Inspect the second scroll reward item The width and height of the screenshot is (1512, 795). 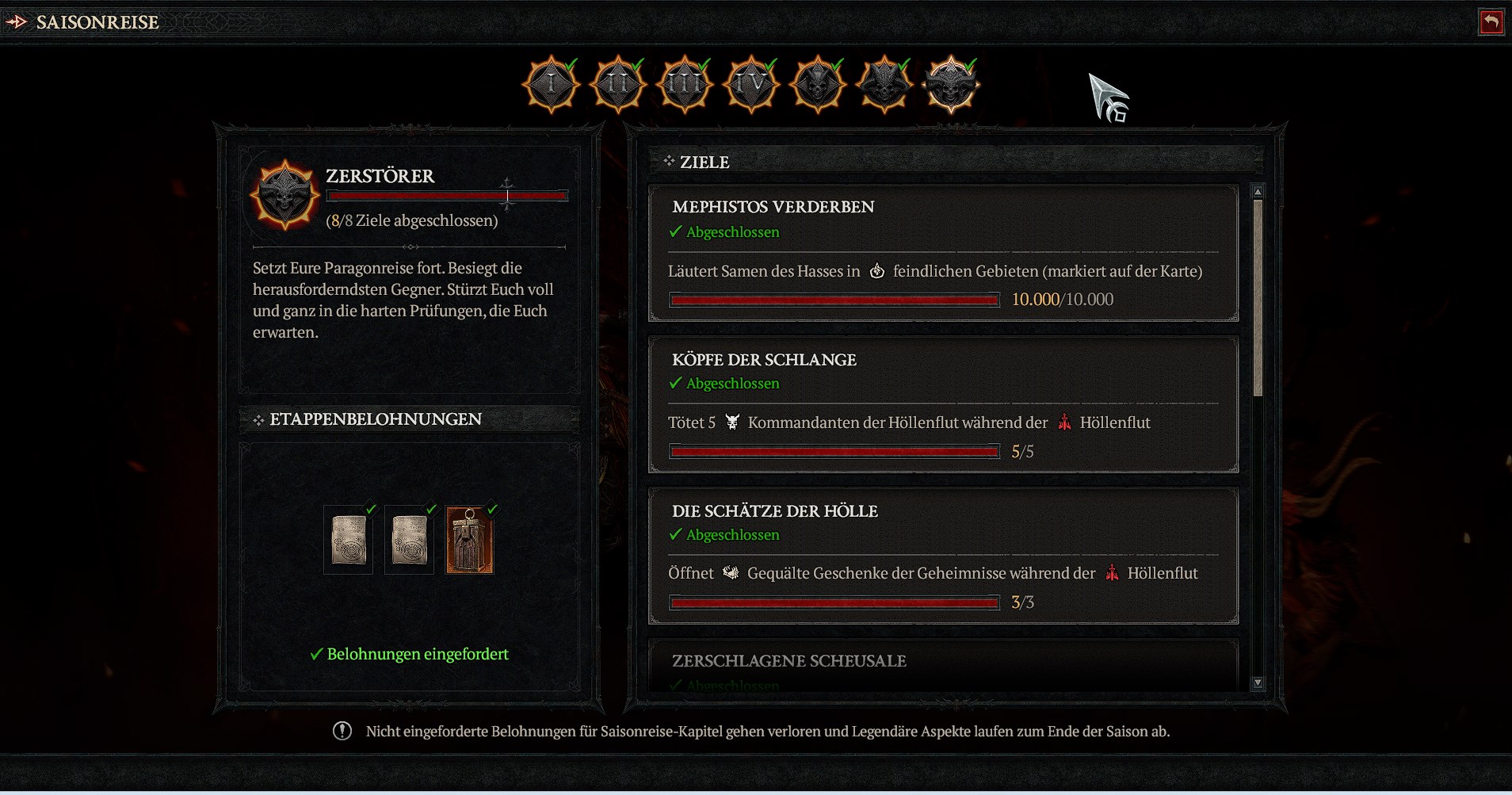point(410,541)
